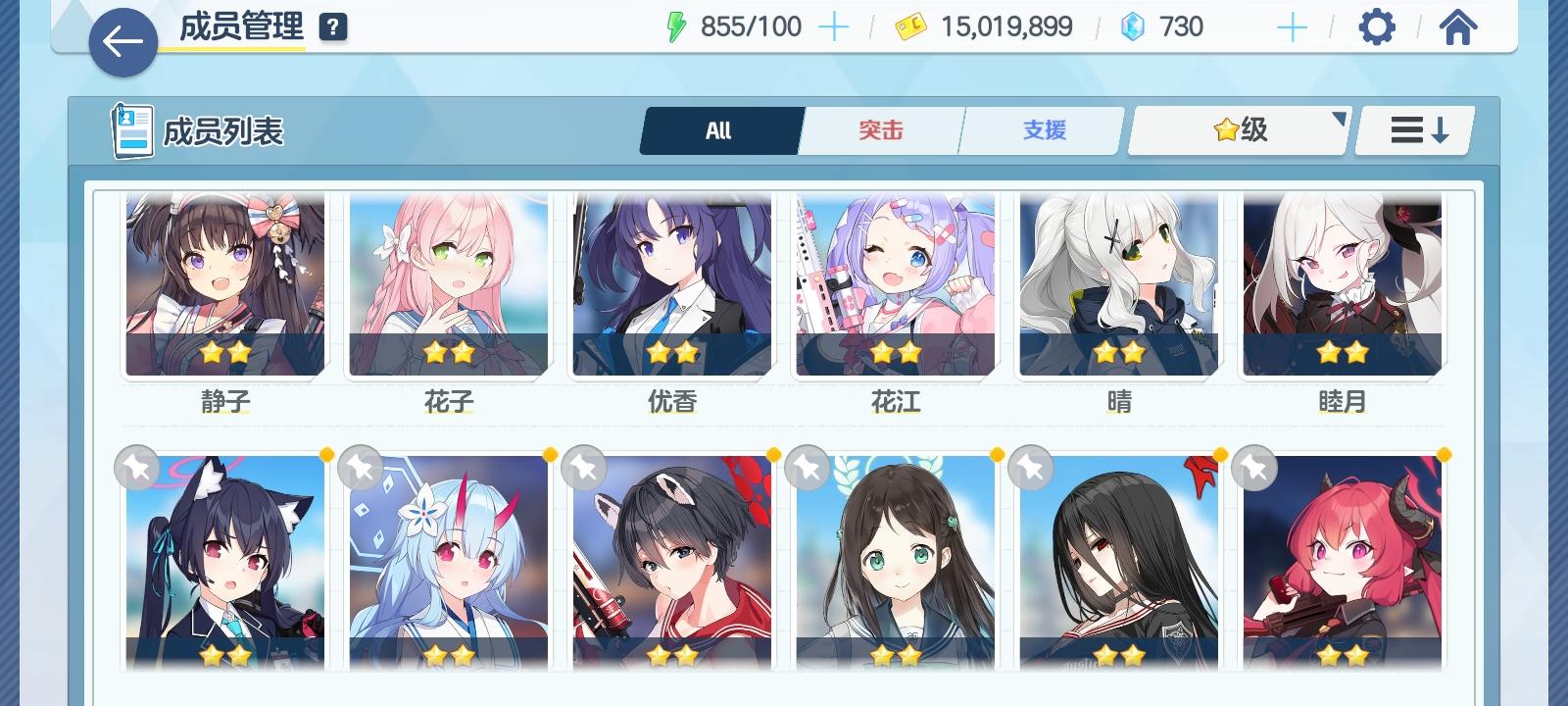Click the back arrow button
Screen dimensions: 1568x706
122,42
